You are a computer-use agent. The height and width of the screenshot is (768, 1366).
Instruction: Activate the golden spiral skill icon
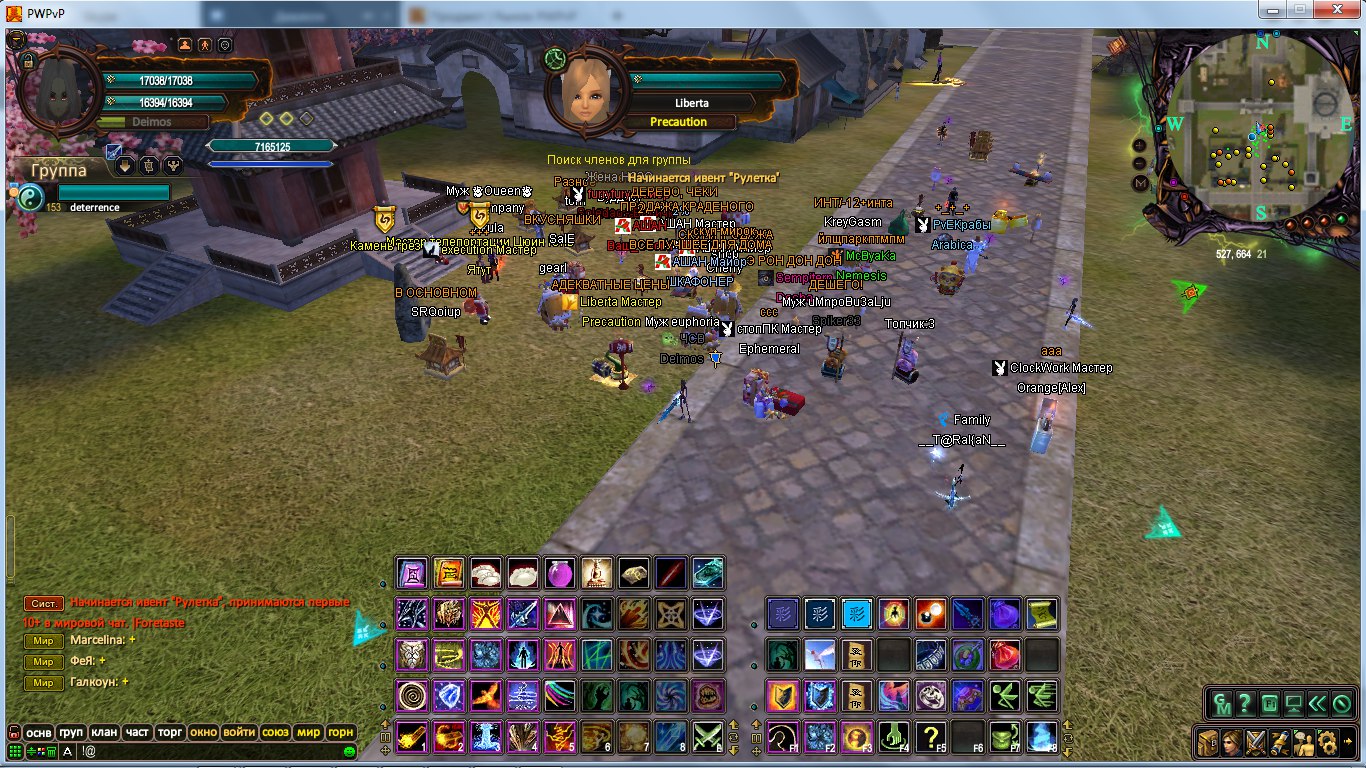point(411,695)
